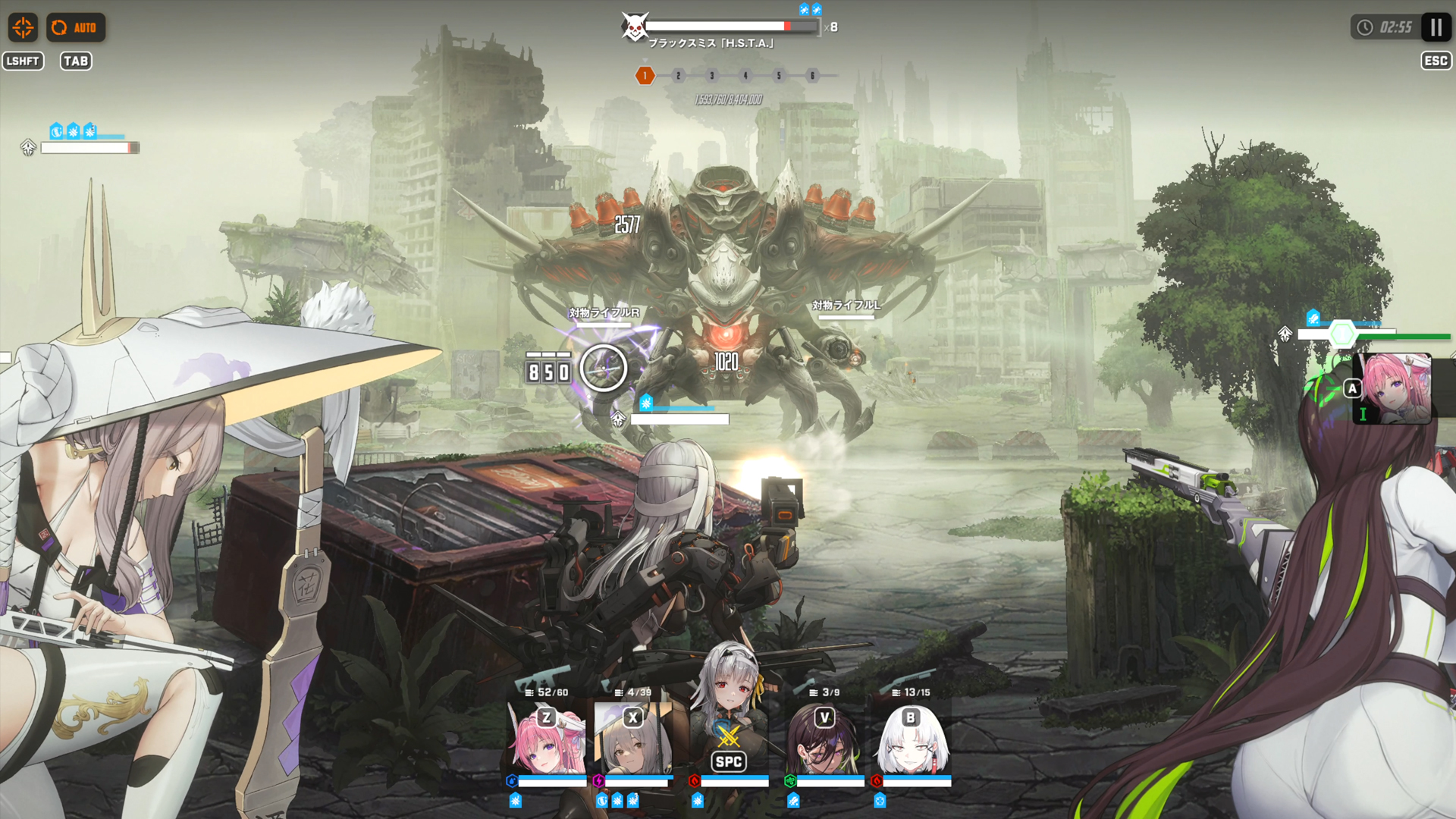Toggle AUTO battle mode
The height and width of the screenshot is (819, 1456).
coord(77,27)
